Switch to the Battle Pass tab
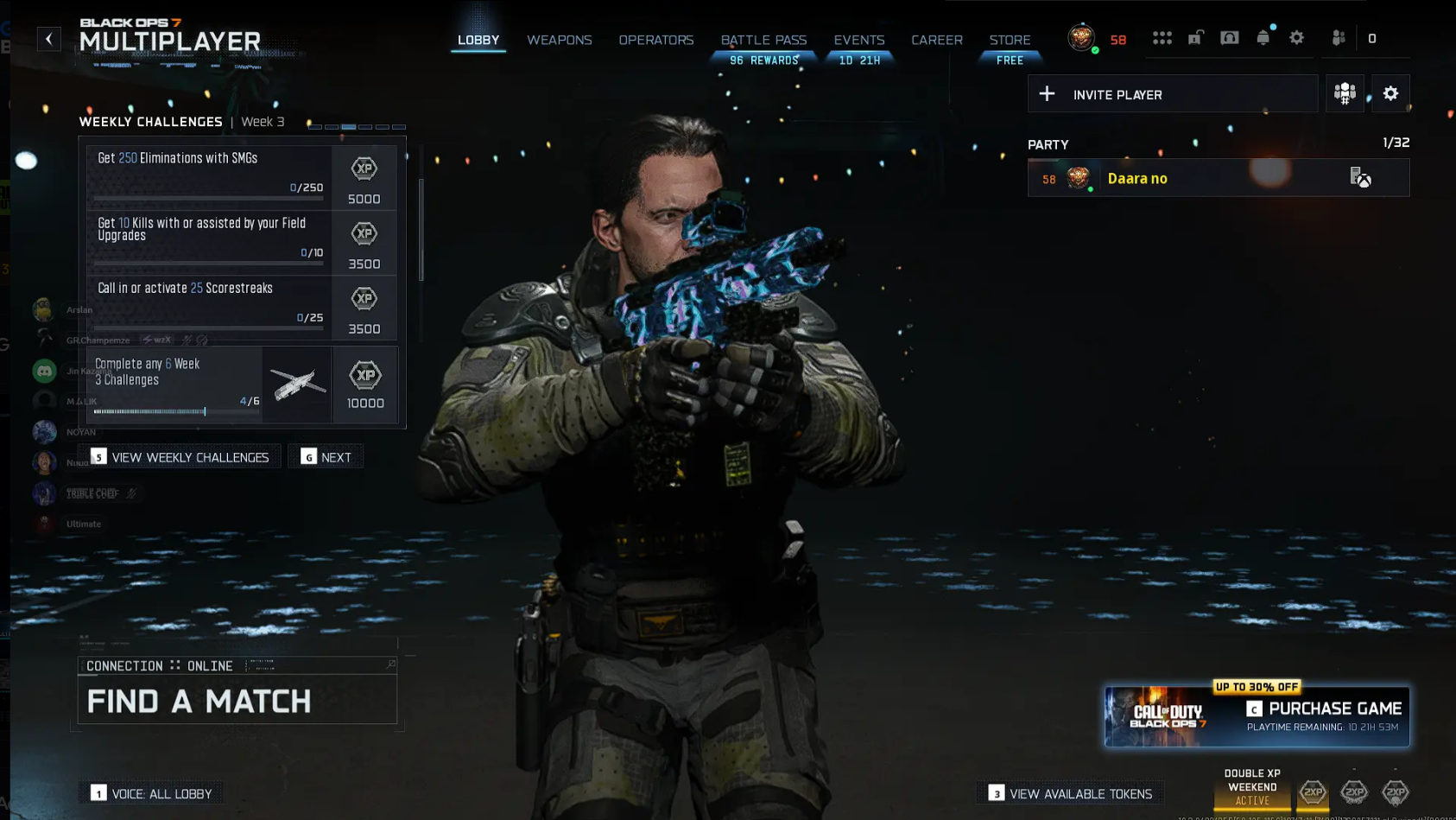The image size is (1456, 820). click(763, 40)
